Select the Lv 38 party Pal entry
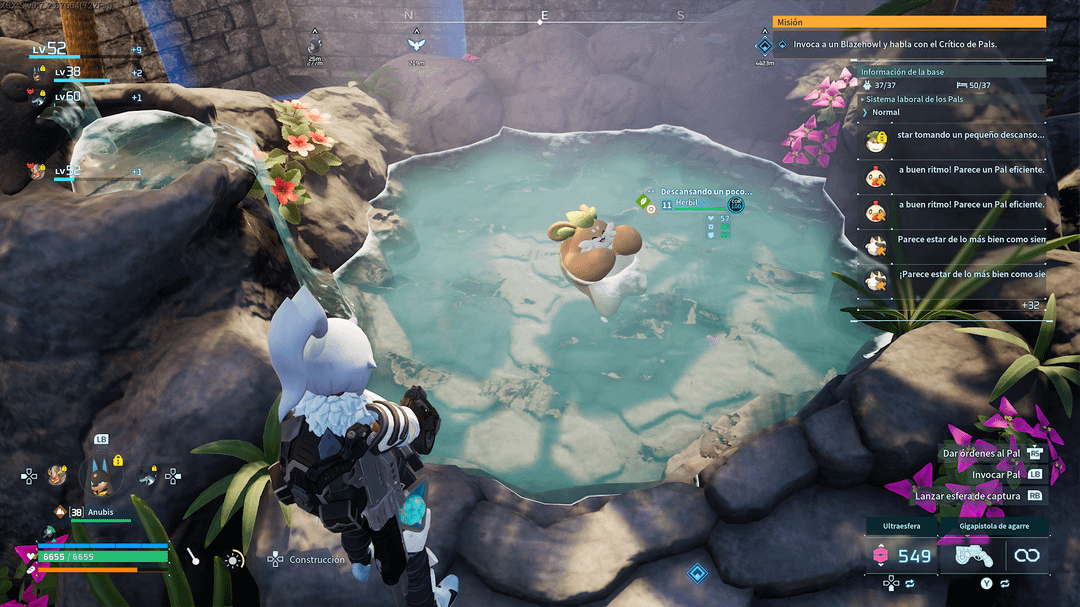 click(67, 73)
